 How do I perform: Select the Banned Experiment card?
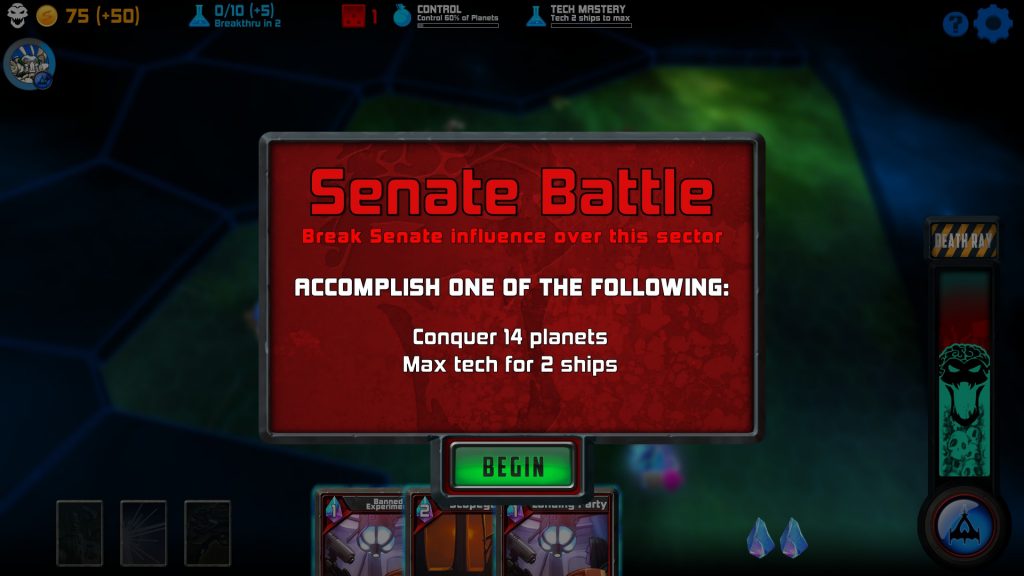[x=362, y=535]
